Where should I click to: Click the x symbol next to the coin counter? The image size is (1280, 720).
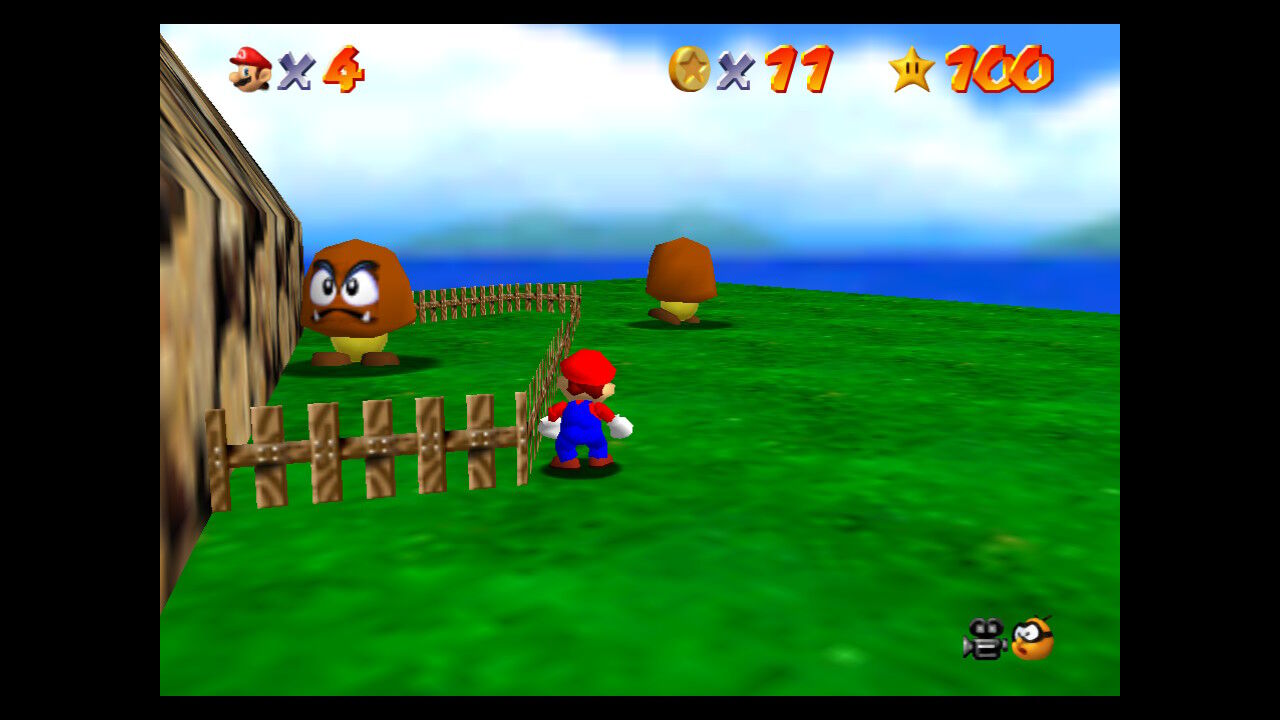pyautogui.click(x=737, y=70)
